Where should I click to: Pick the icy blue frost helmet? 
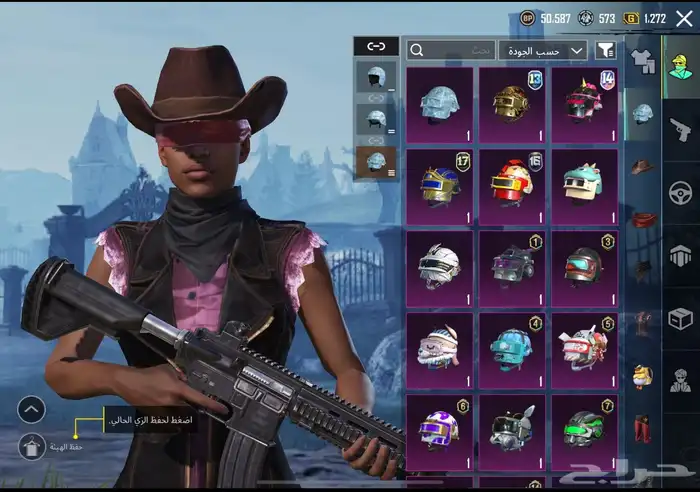tap(439, 100)
